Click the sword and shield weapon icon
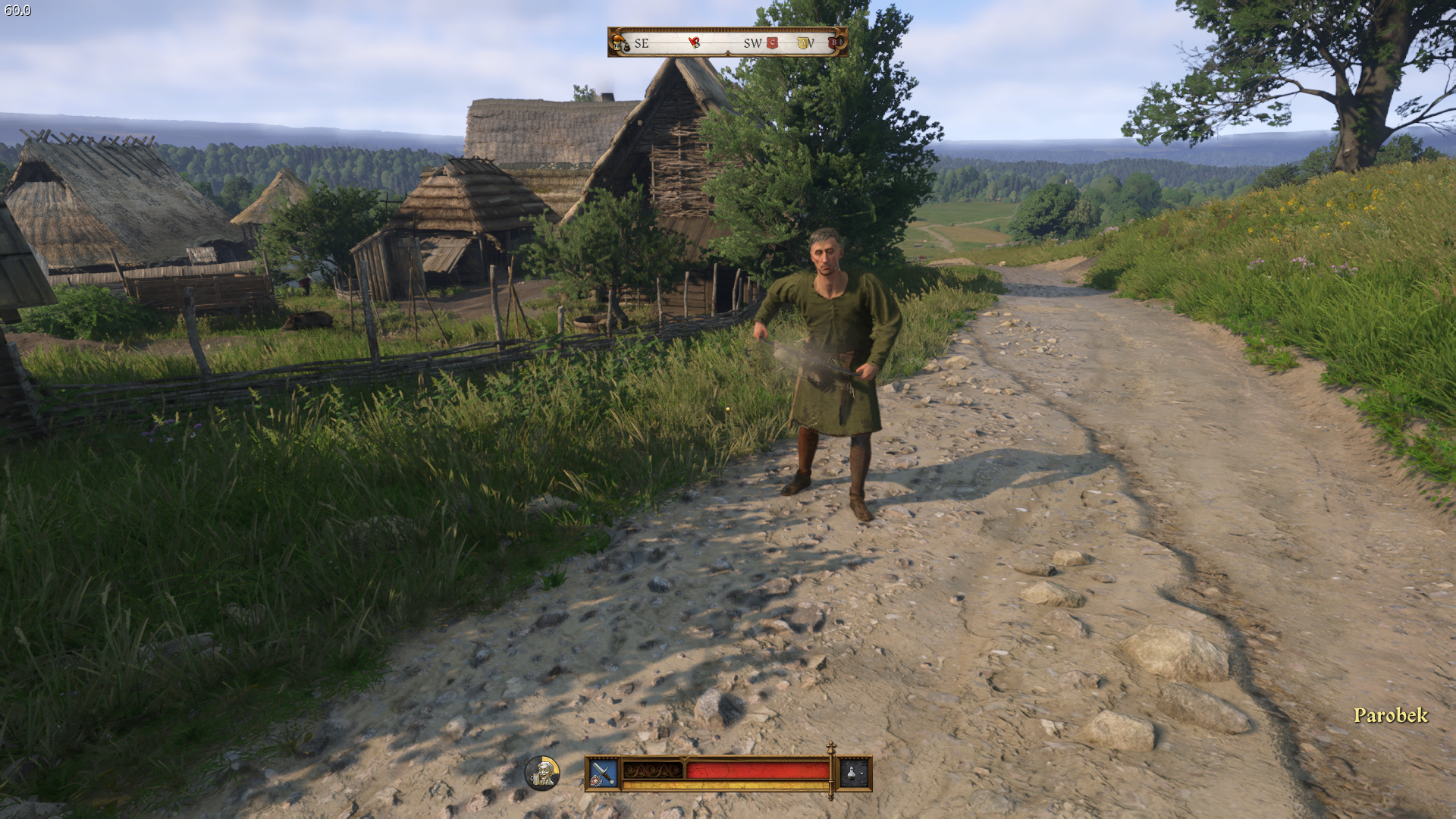1456x819 pixels. pyautogui.click(x=603, y=773)
